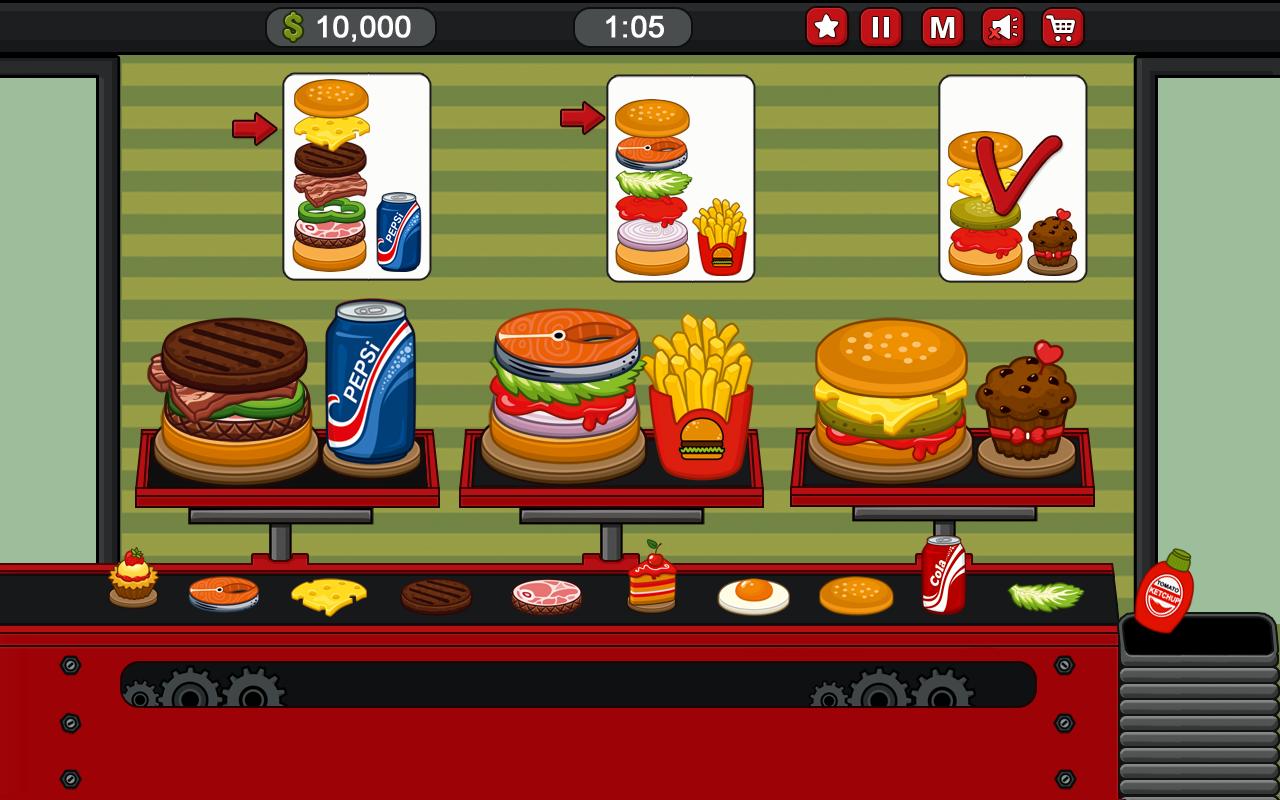Image resolution: width=1280 pixels, height=800 pixels.
Task: Serve the completed burger with checkmark card
Action: pos(1012,175)
